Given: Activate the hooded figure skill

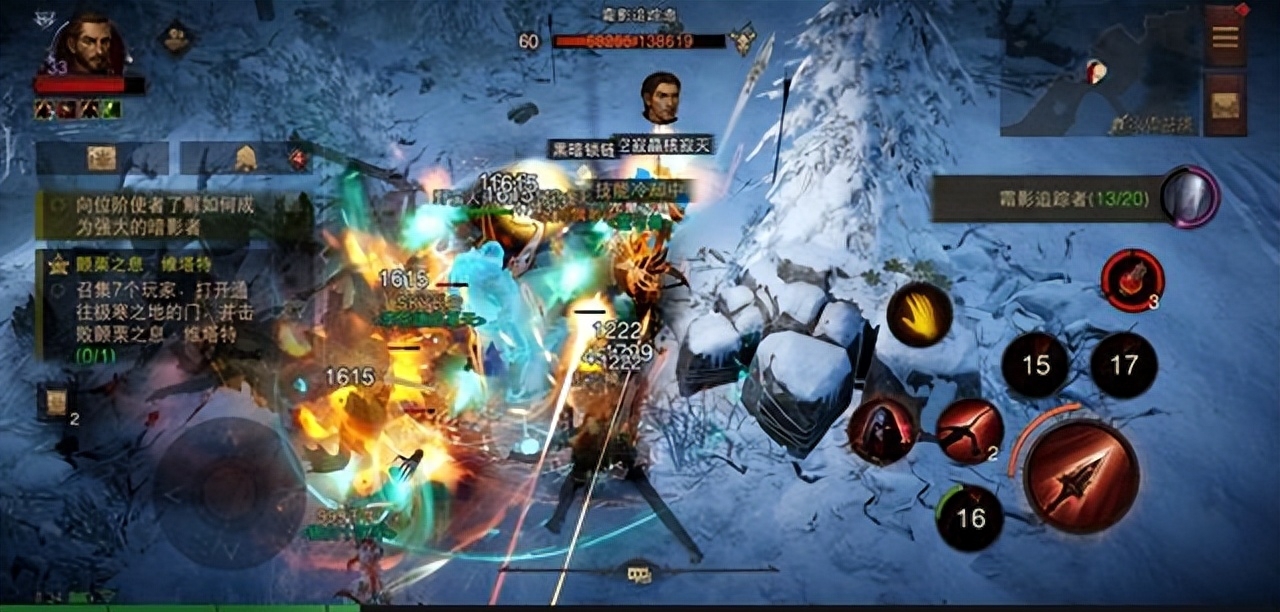Looking at the screenshot, I should tap(880, 431).
